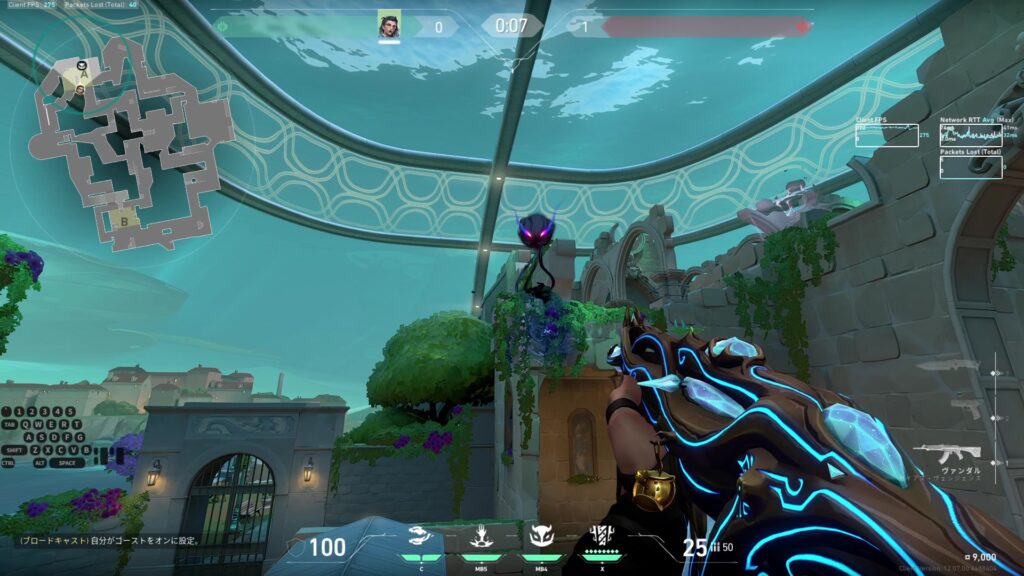
Task: Switch to the pistol sidearm icon
Action: click(x=964, y=406)
